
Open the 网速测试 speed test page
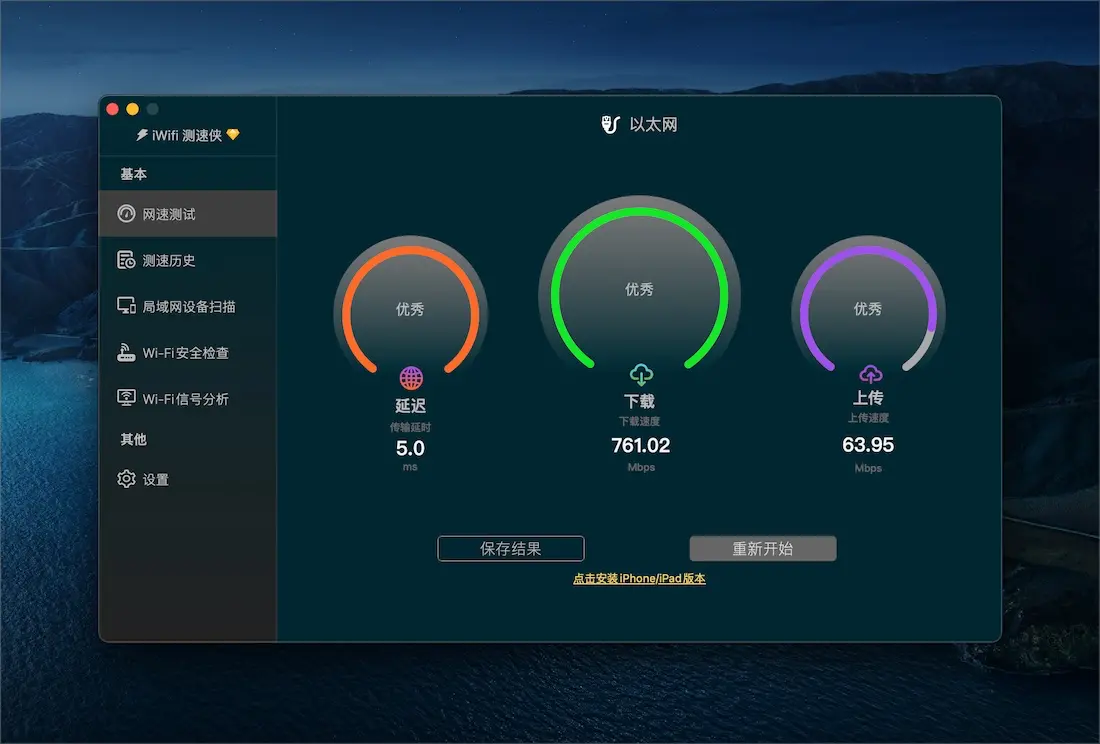coord(169,214)
